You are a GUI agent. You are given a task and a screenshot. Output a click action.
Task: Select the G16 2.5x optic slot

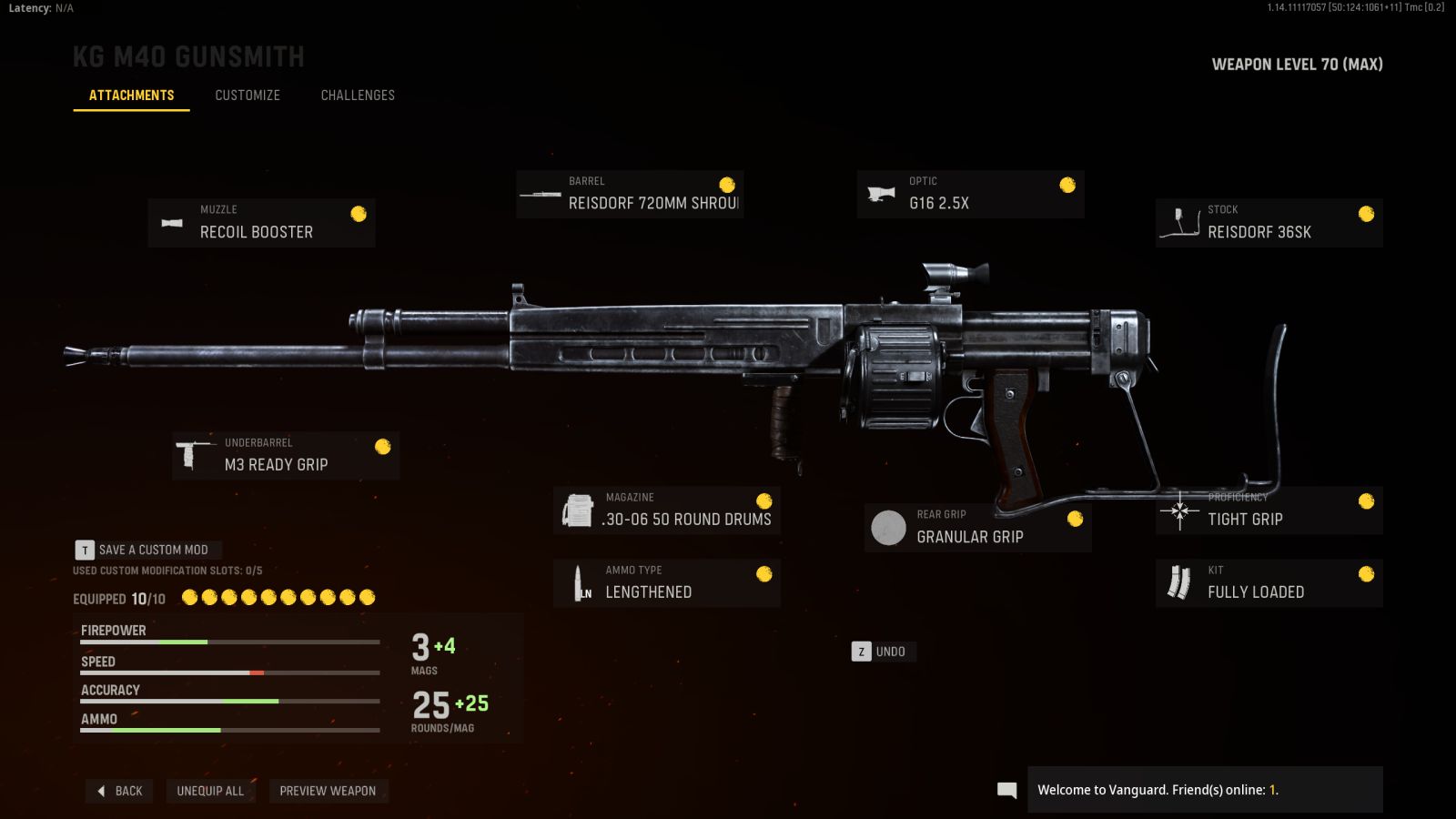click(x=970, y=194)
